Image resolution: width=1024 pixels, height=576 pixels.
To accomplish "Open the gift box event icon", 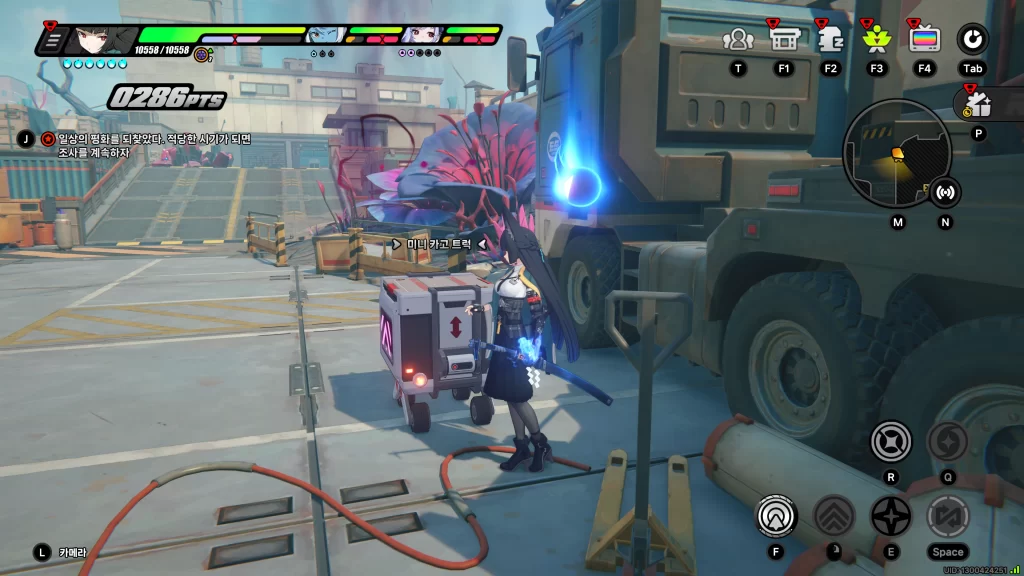I will (x=977, y=104).
